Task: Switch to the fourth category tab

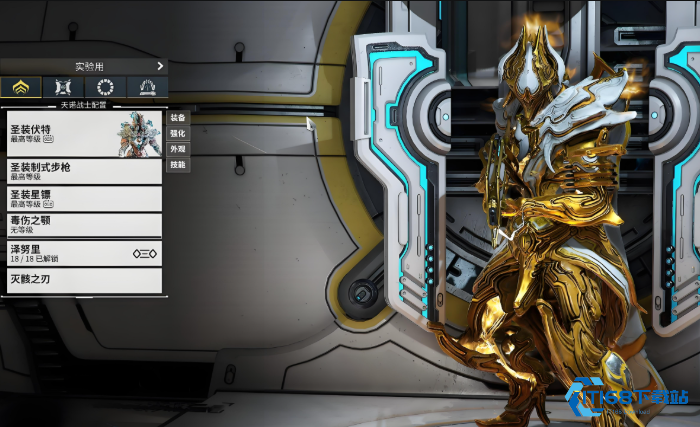Action: (x=147, y=87)
